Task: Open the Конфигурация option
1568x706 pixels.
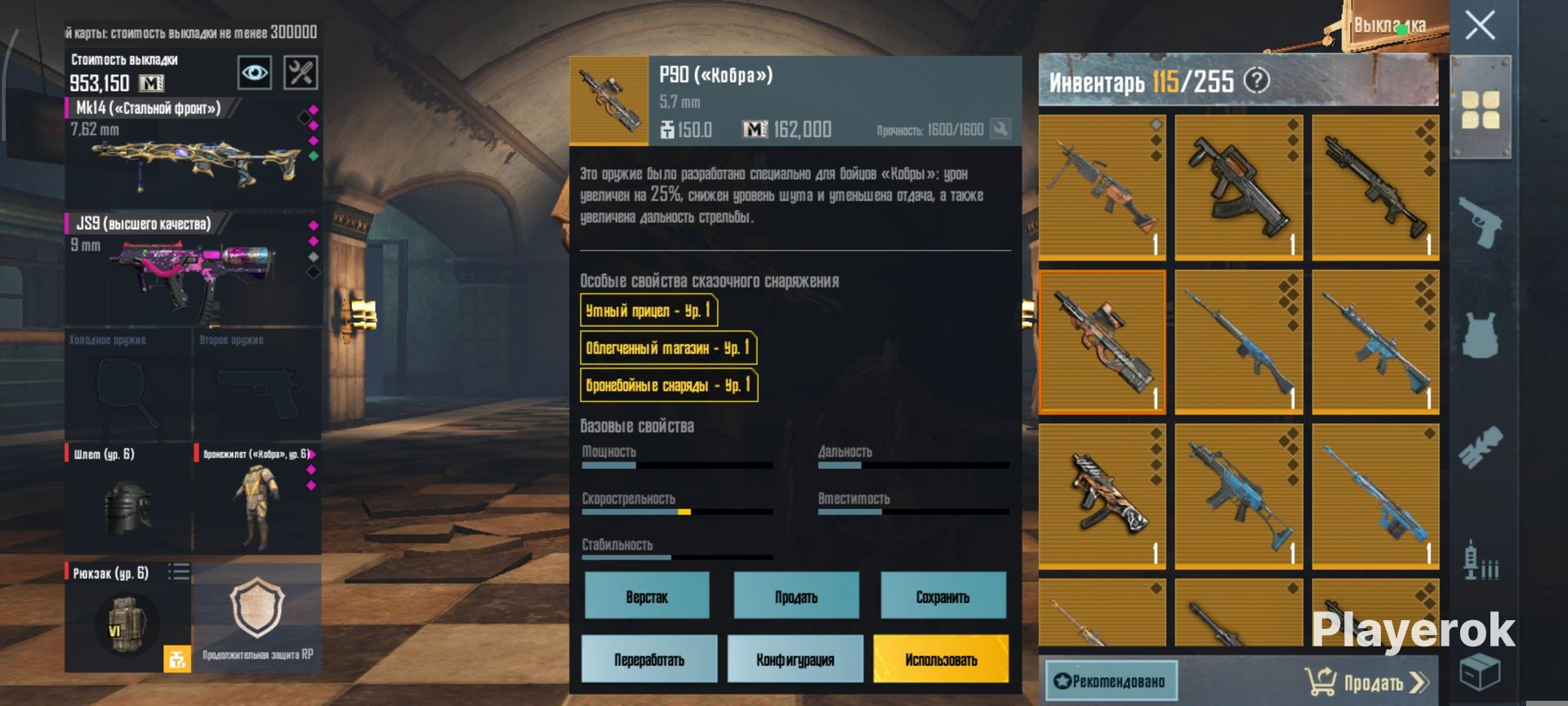Action: coord(795,659)
